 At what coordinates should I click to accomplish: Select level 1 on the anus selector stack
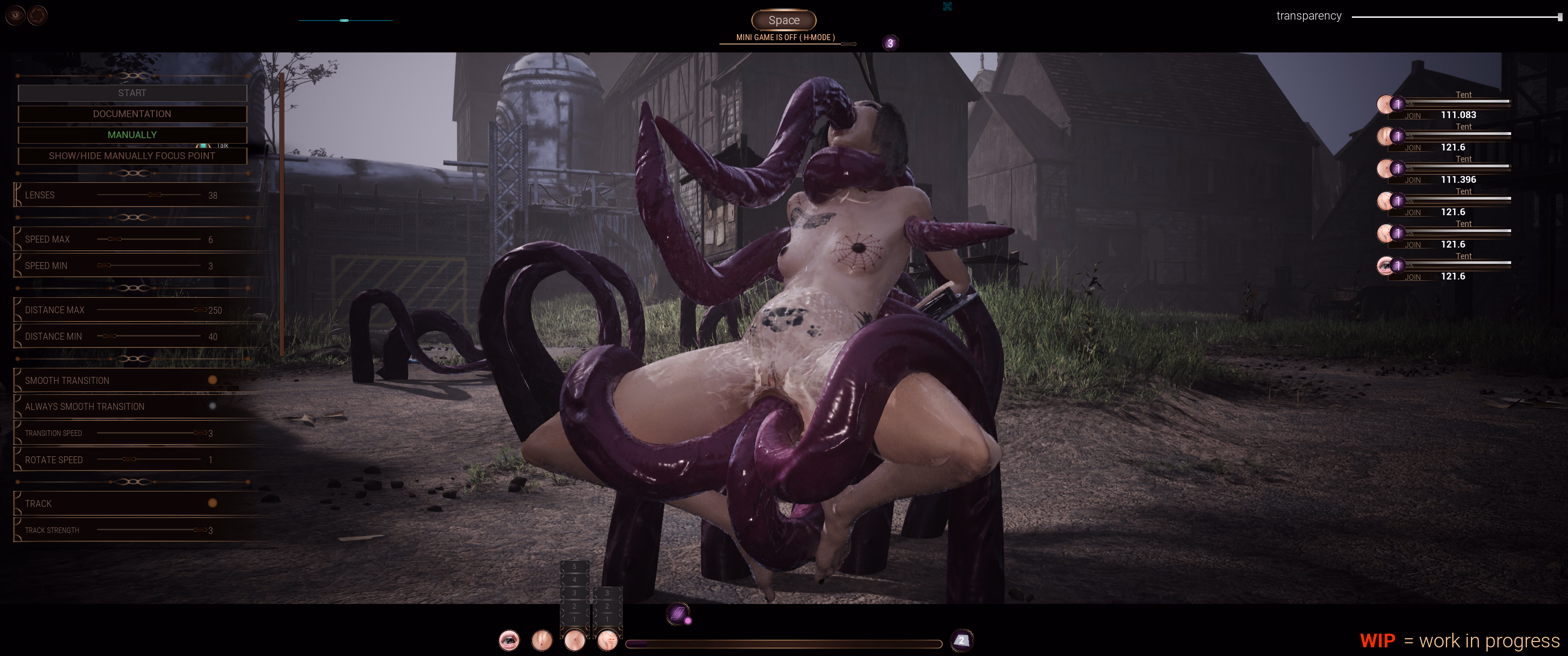click(x=574, y=619)
